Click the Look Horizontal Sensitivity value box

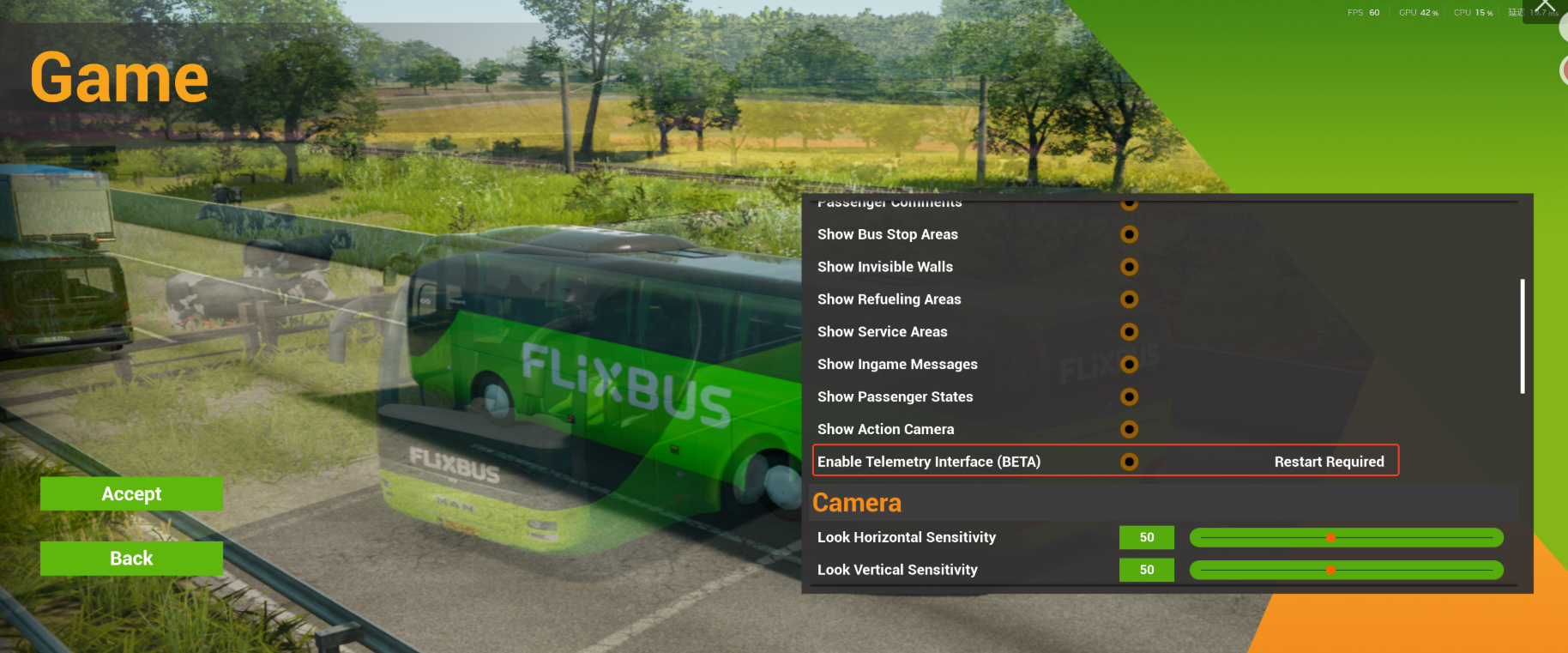tap(1146, 538)
